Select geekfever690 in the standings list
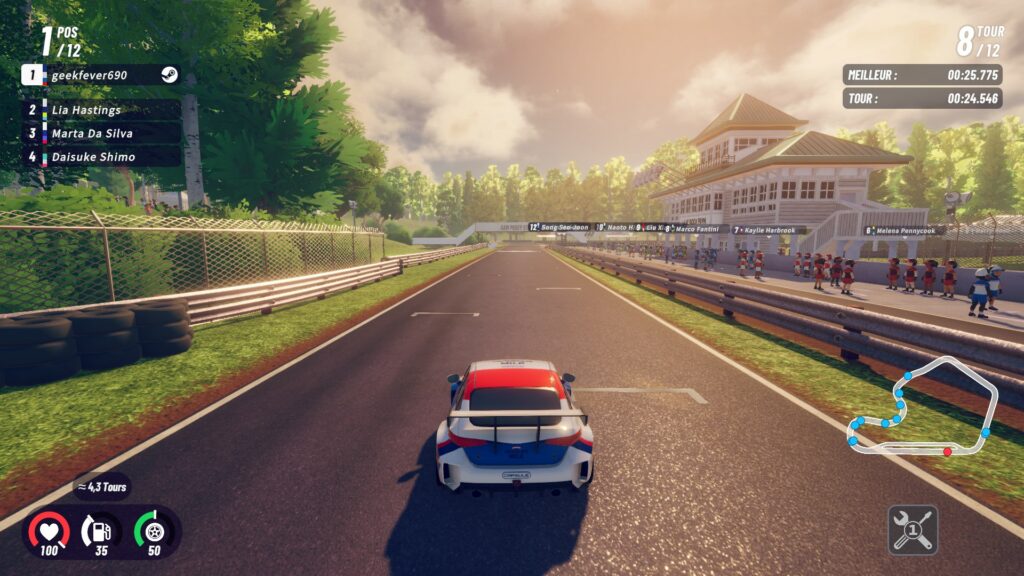This screenshot has height=576, width=1024. [x=100, y=75]
